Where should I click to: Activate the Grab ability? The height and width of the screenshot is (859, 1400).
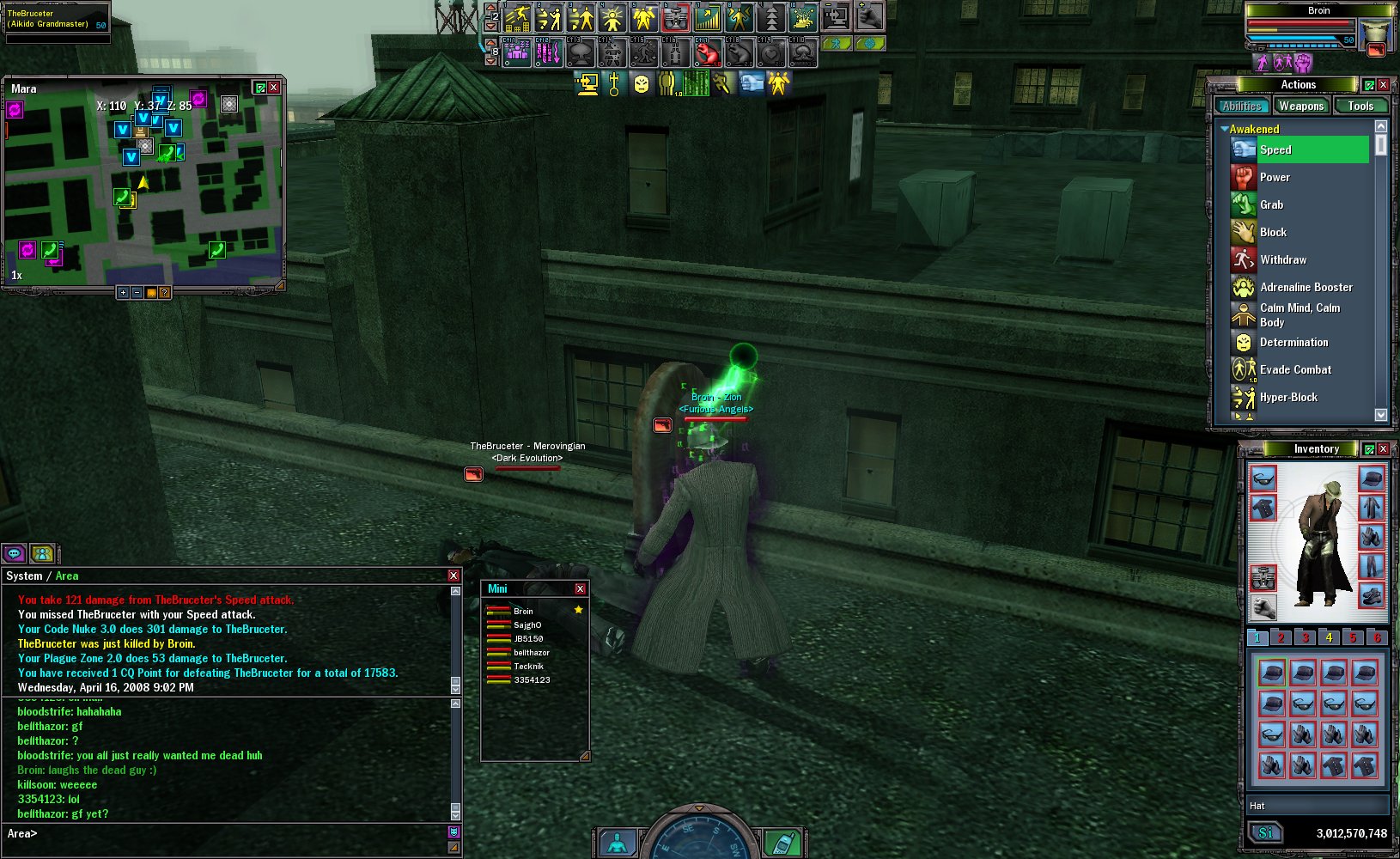pos(1271,204)
